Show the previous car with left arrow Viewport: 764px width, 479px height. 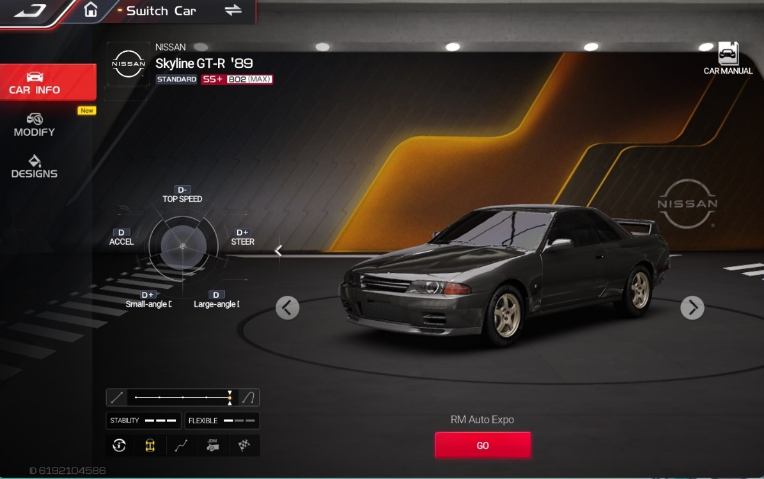pyautogui.click(x=287, y=307)
